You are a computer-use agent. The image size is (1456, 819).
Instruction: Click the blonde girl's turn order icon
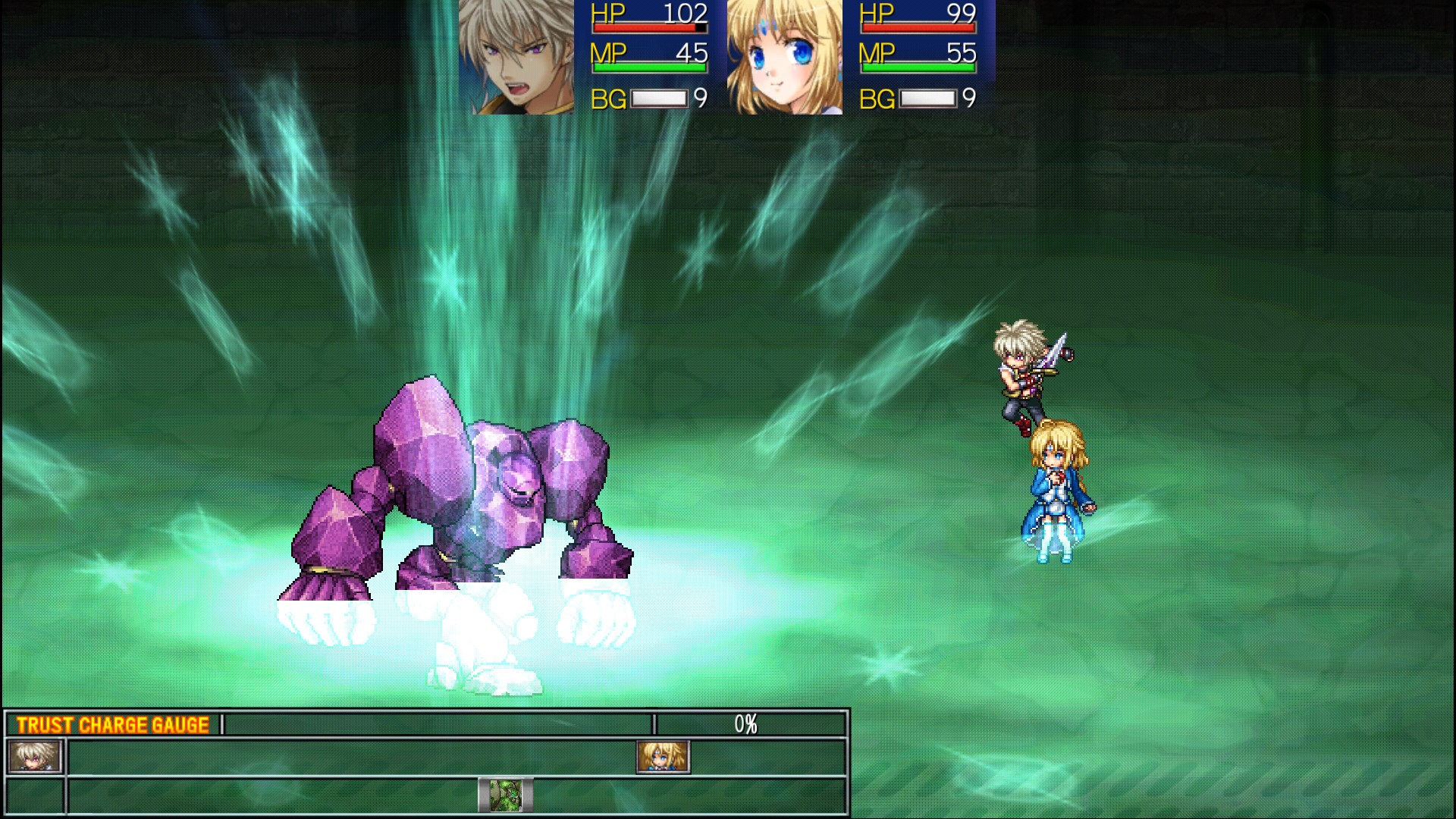[x=663, y=757]
